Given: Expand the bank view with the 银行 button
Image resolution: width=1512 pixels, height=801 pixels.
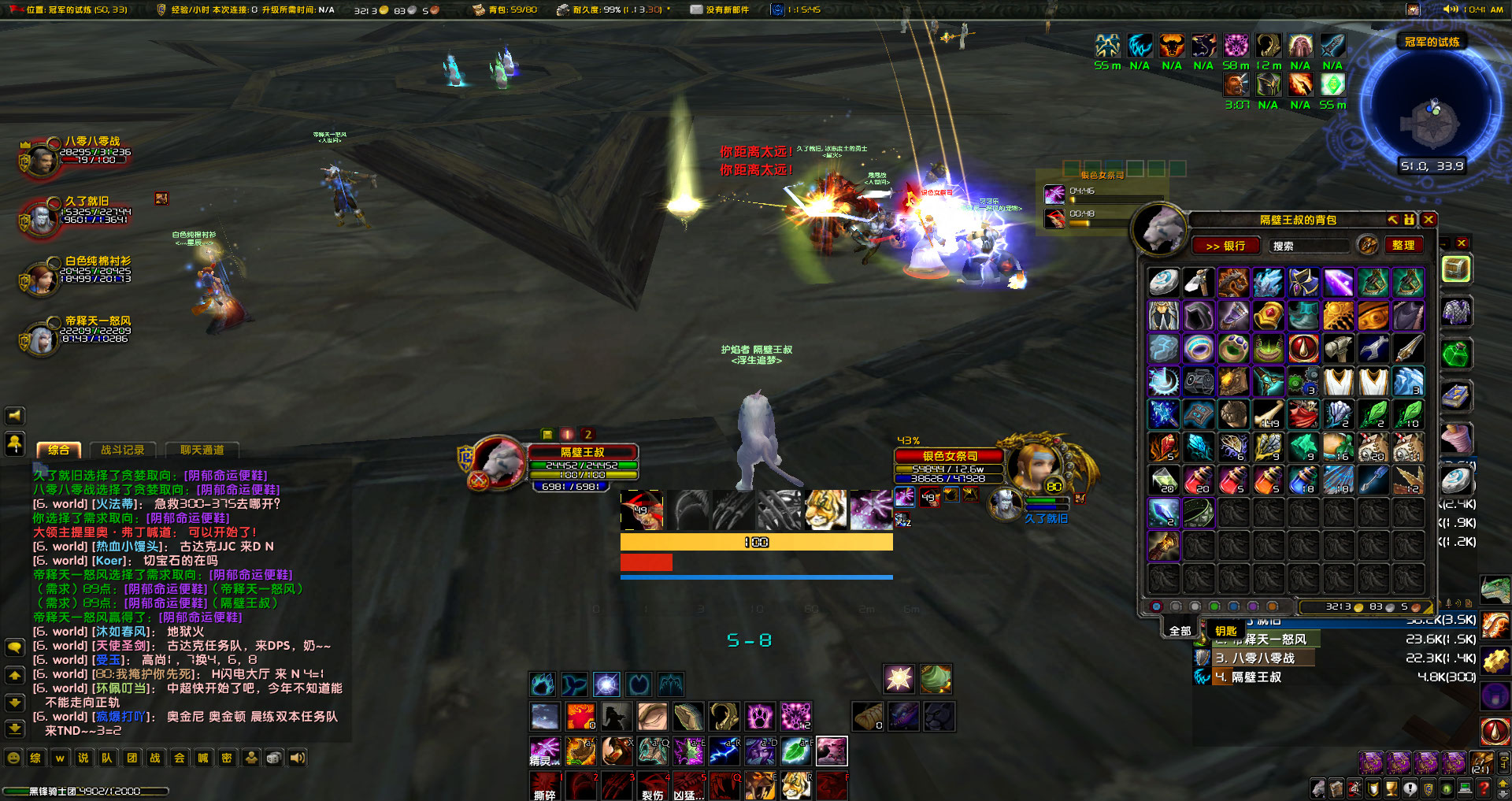Looking at the screenshot, I should click(x=1225, y=246).
